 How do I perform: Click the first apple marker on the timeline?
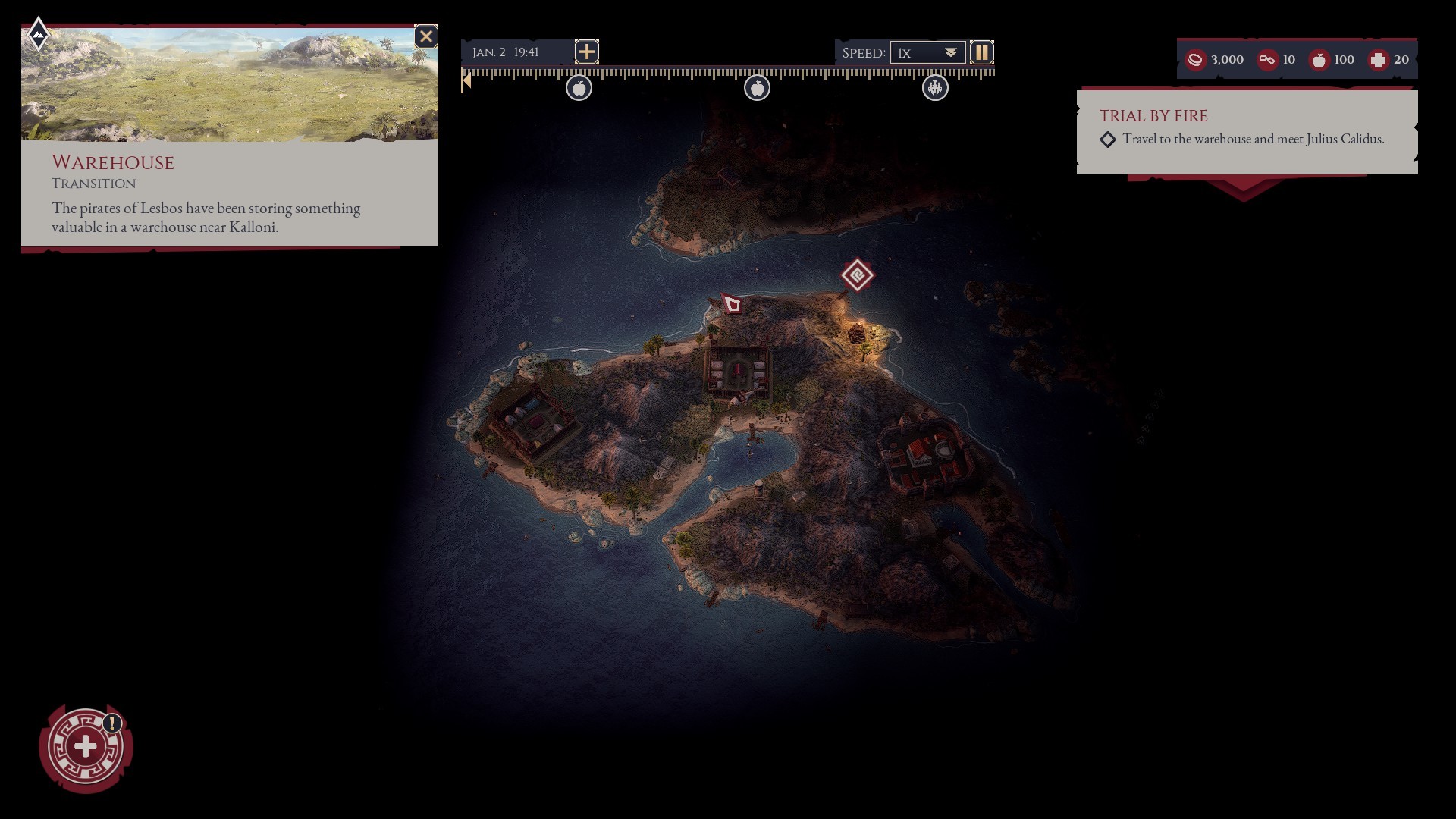coord(580,87)
